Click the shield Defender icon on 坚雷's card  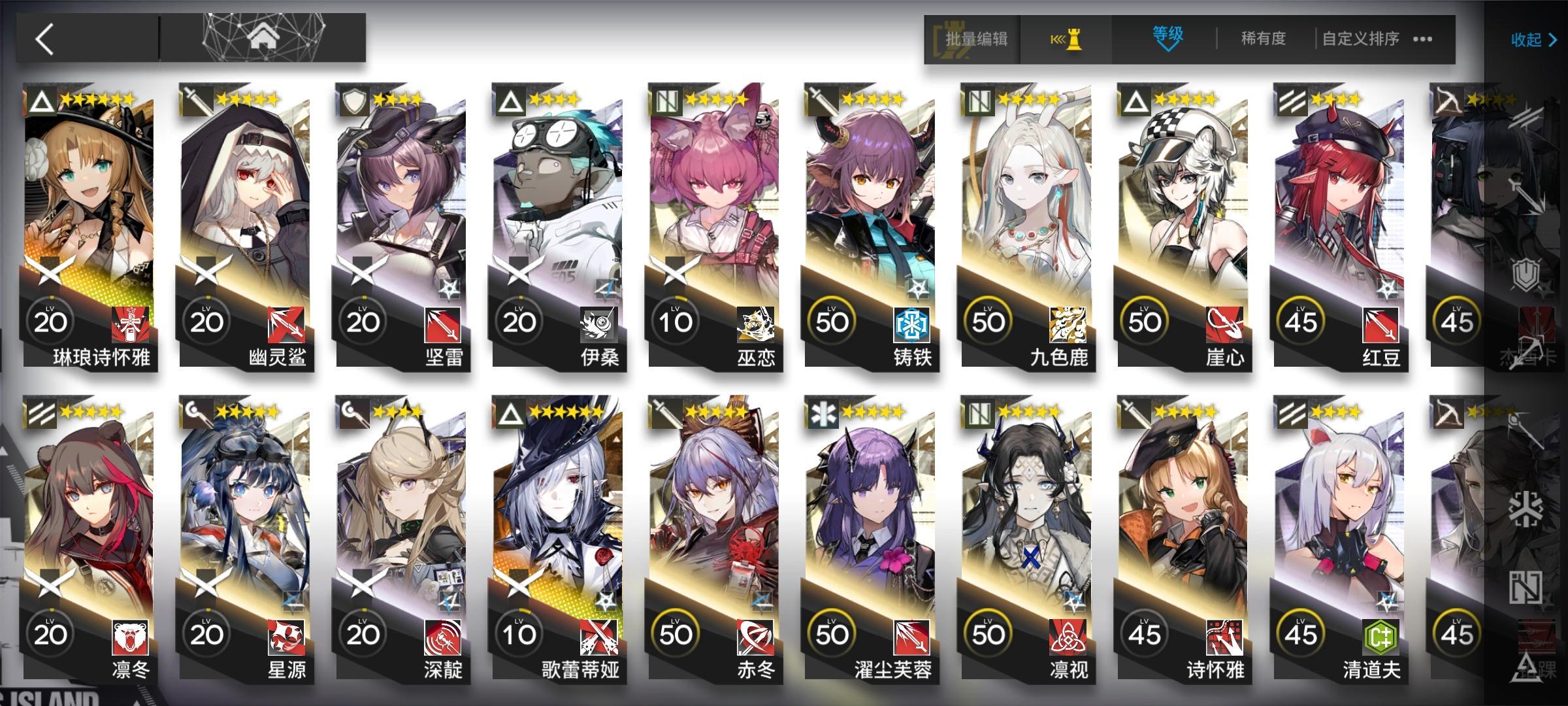click(x=355, y=99)
